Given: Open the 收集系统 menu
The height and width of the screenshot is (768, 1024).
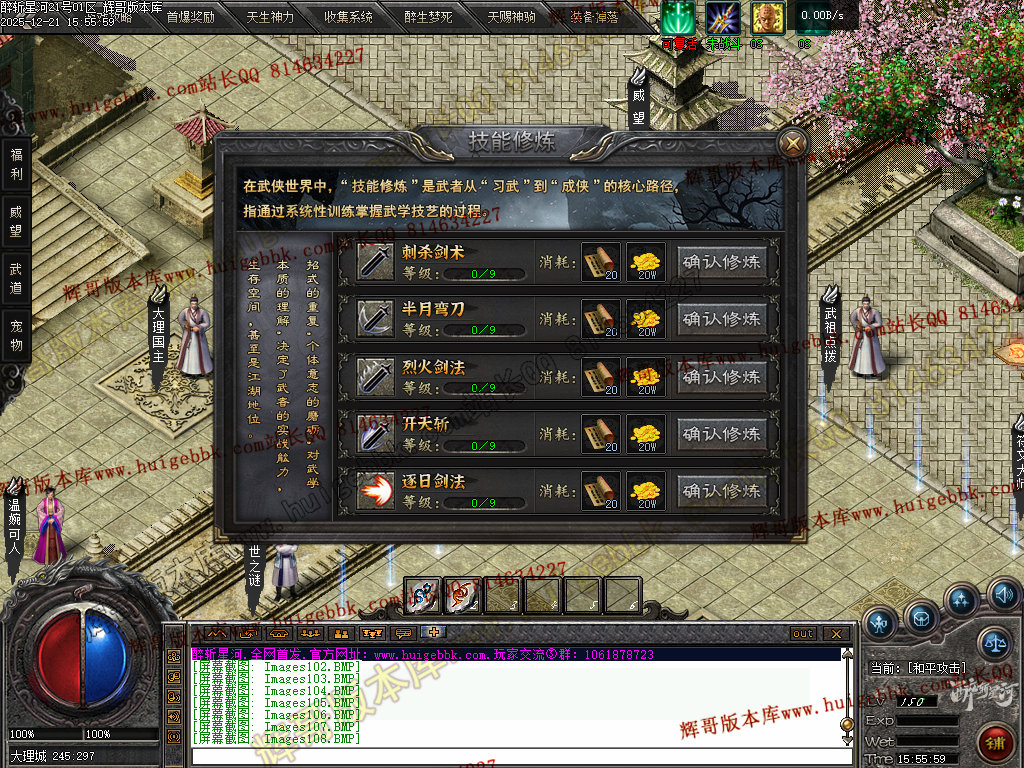Looking at the screenshot, I should pos(349,17).
